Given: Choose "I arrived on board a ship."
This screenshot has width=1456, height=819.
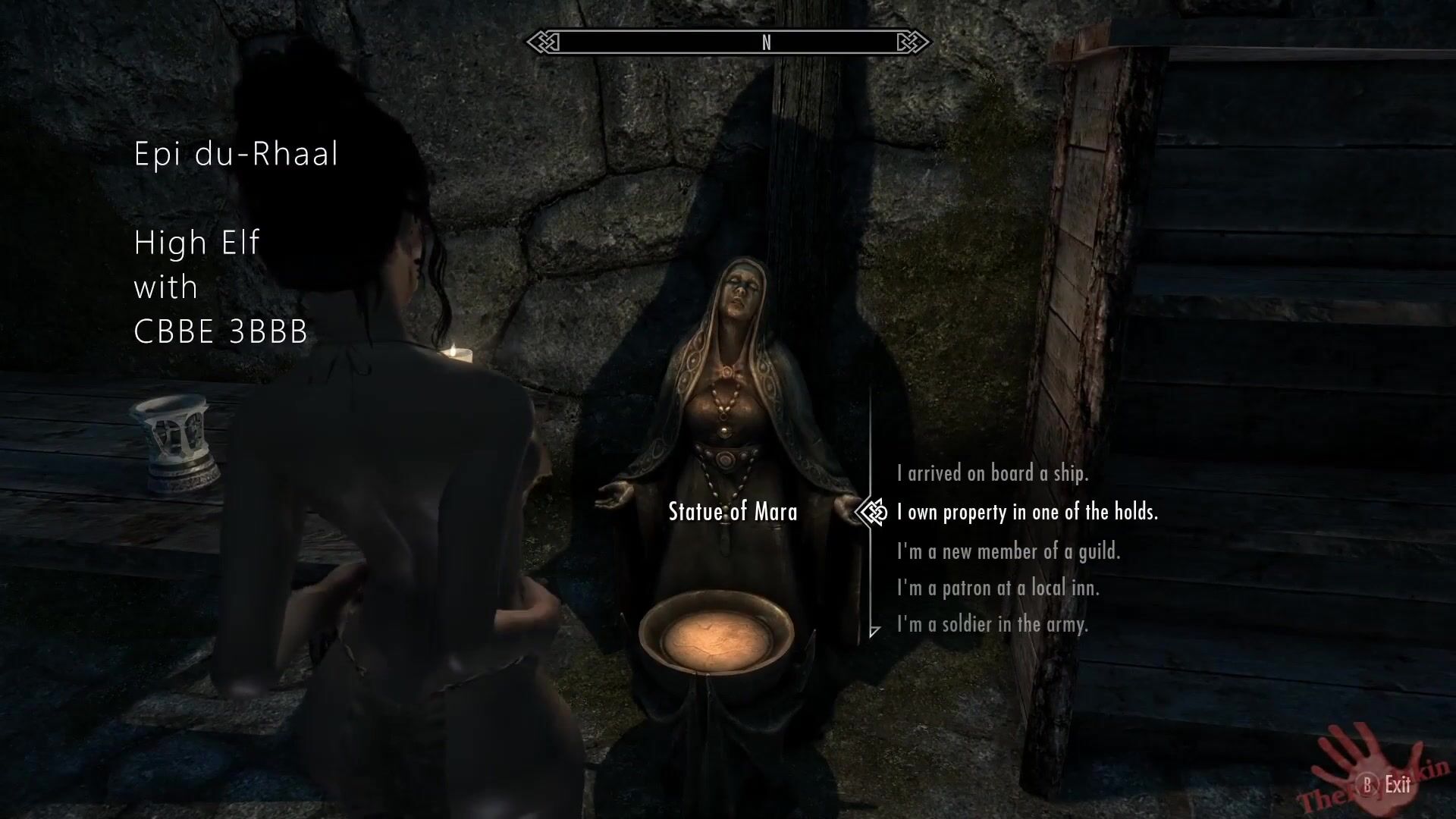Looking at the screenshot, I should click(992, 474).
